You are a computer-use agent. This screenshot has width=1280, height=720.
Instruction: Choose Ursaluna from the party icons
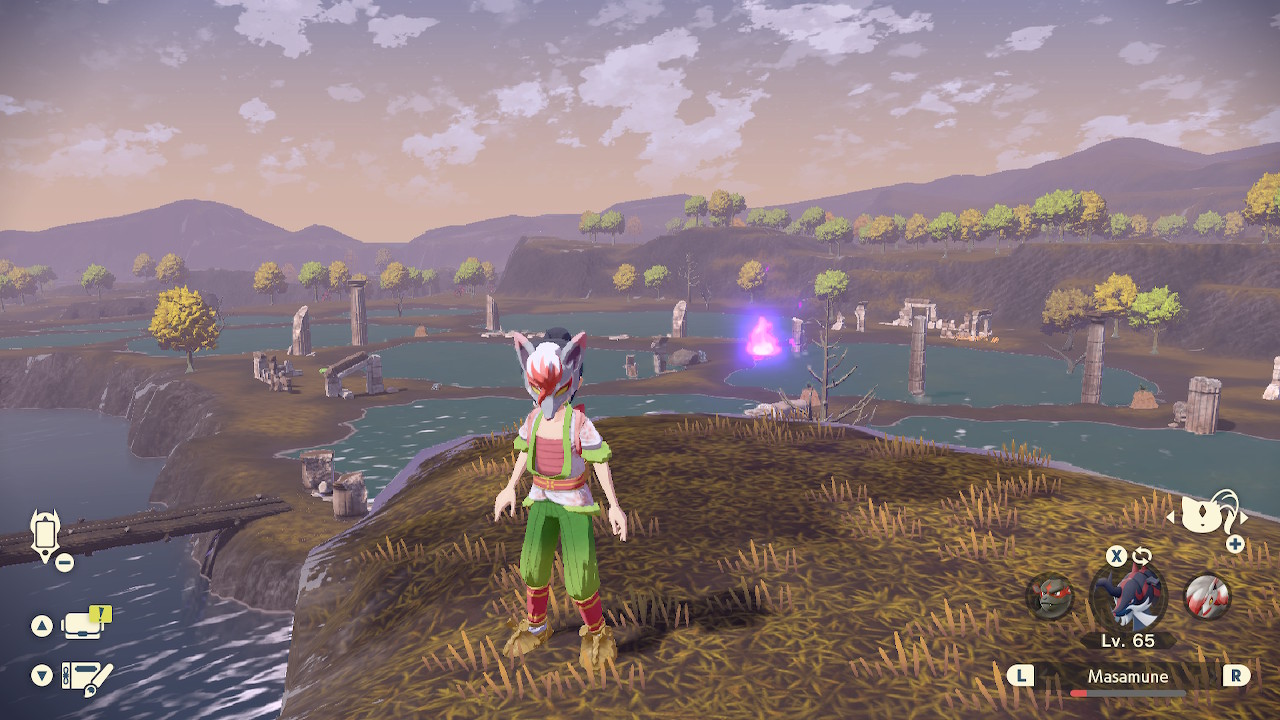point(1050,597)
